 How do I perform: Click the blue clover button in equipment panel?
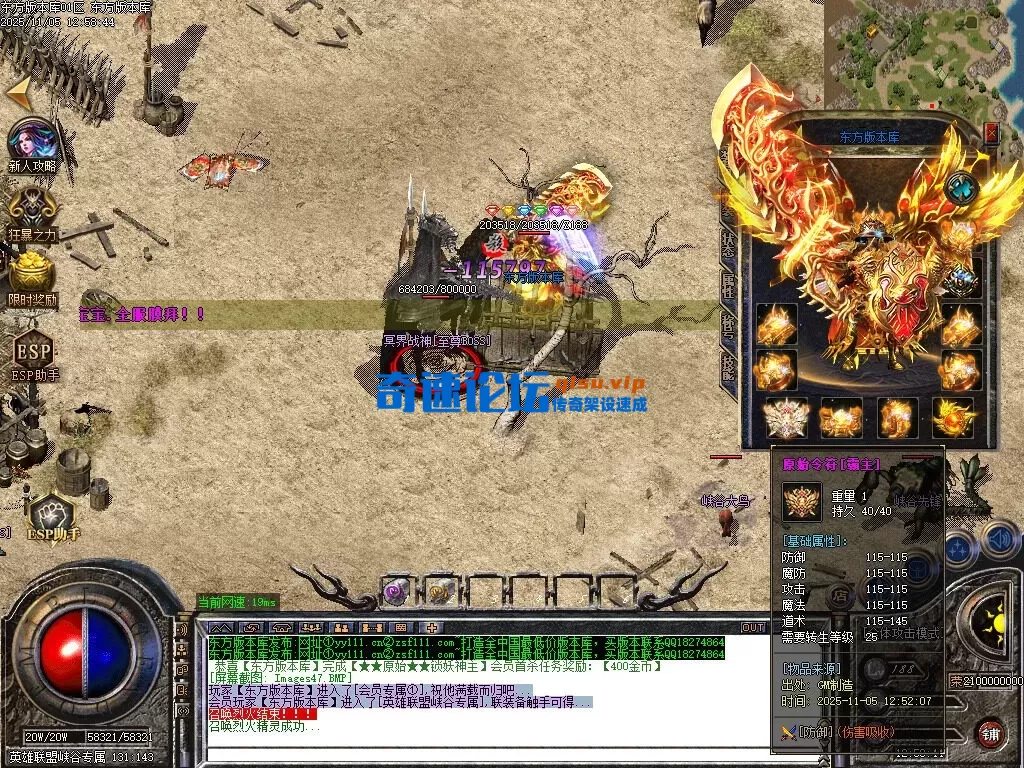pyautogui.click(x=962, y=187)
